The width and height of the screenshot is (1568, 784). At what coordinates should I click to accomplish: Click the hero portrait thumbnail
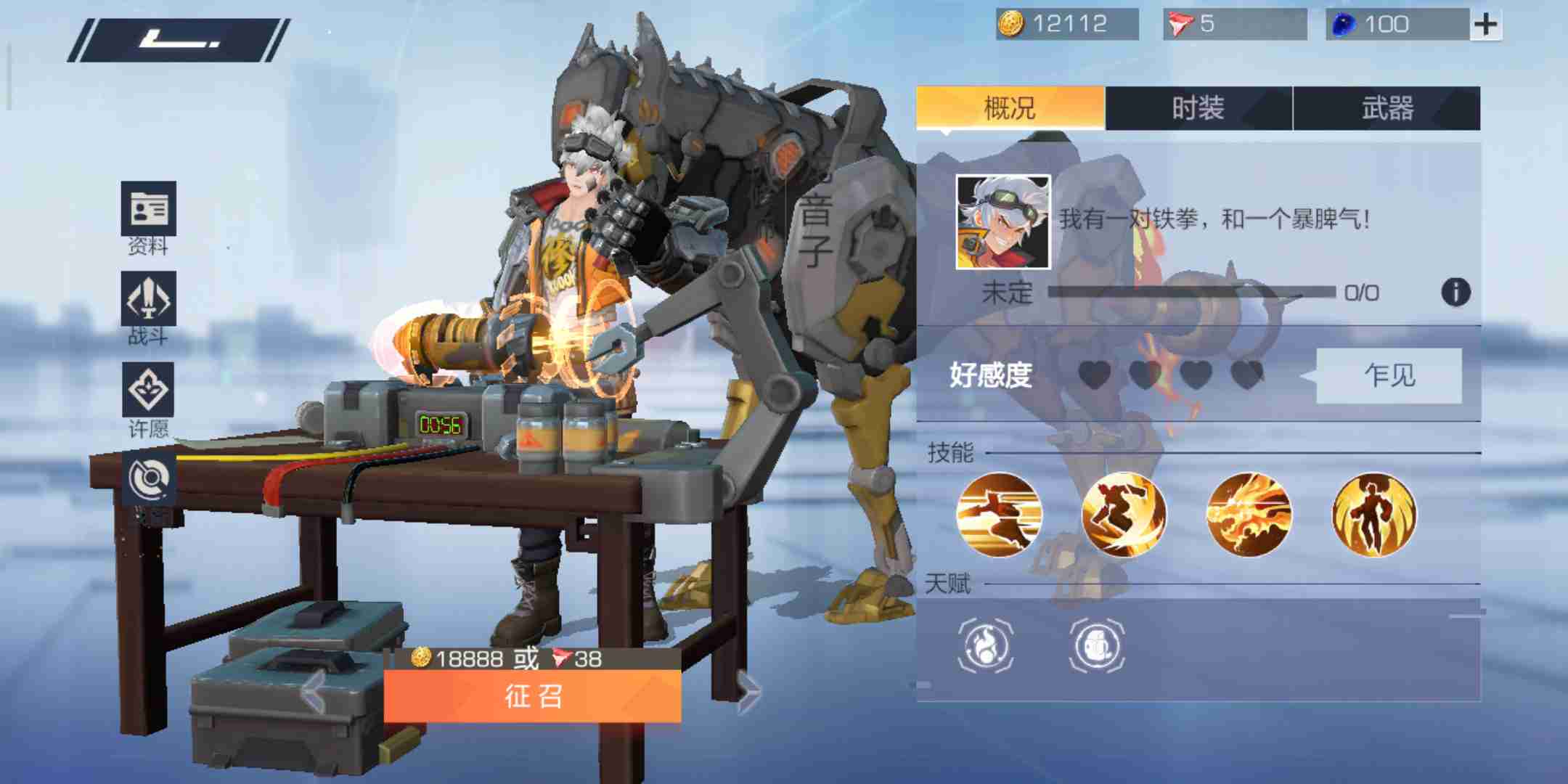tap(1003, 221)
